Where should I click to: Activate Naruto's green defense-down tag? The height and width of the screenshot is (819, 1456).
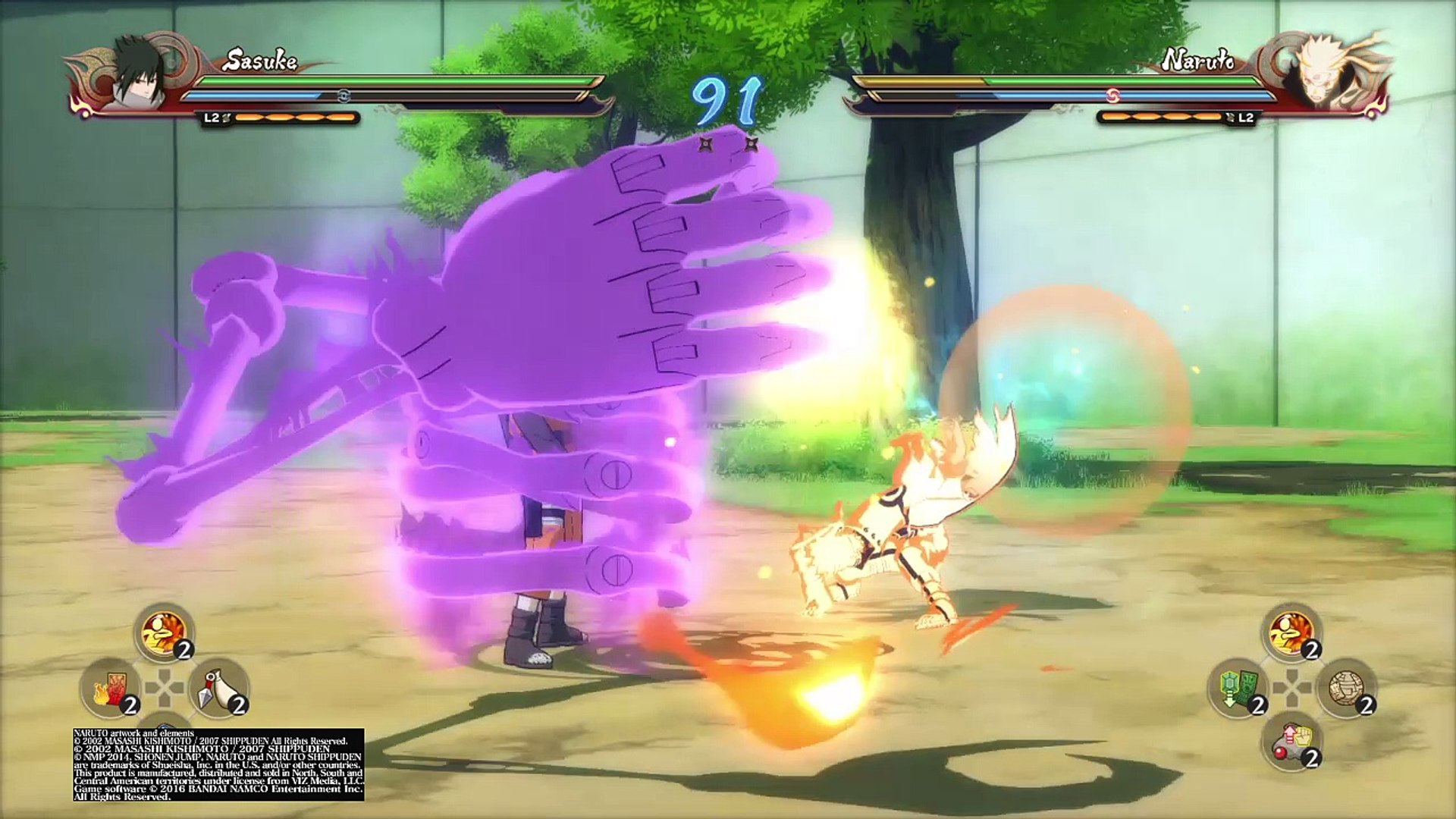[x=1237, y=688]
